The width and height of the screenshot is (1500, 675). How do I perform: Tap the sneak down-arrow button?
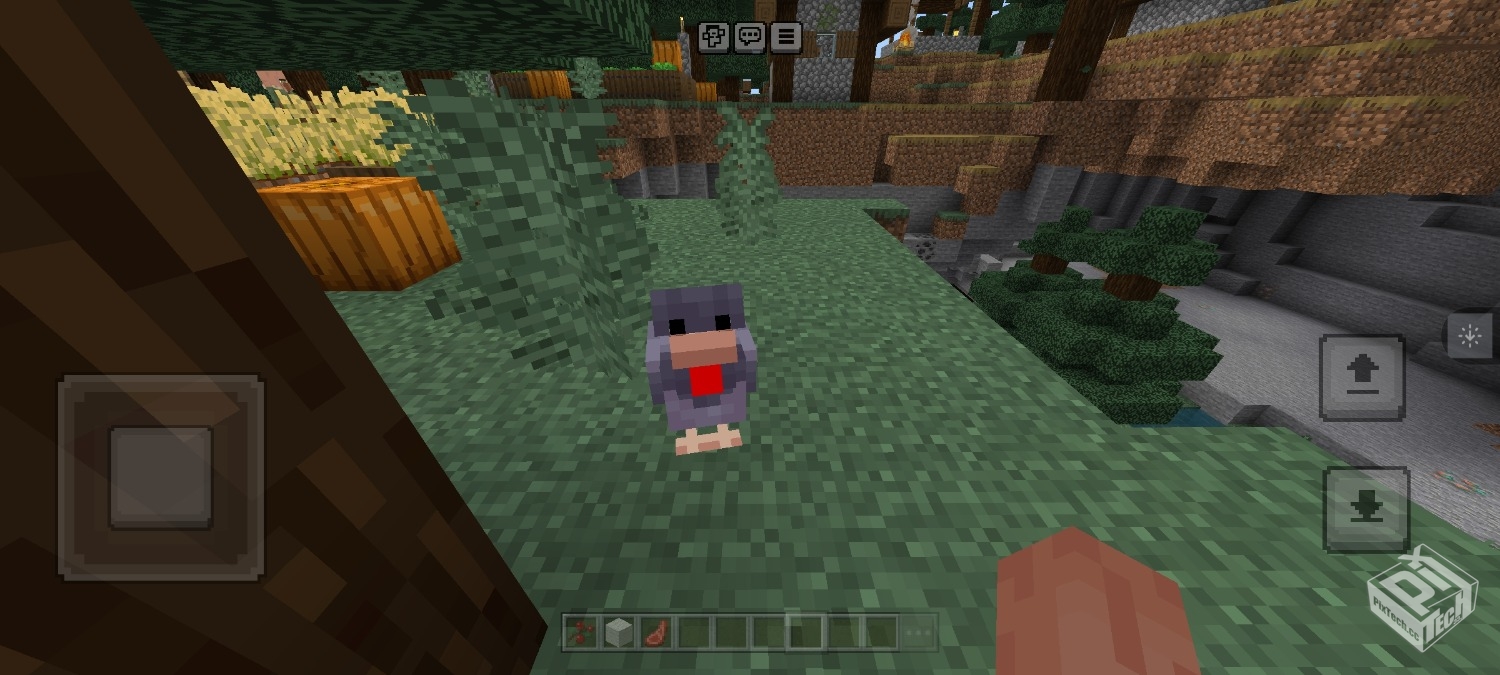[1366, 509]
